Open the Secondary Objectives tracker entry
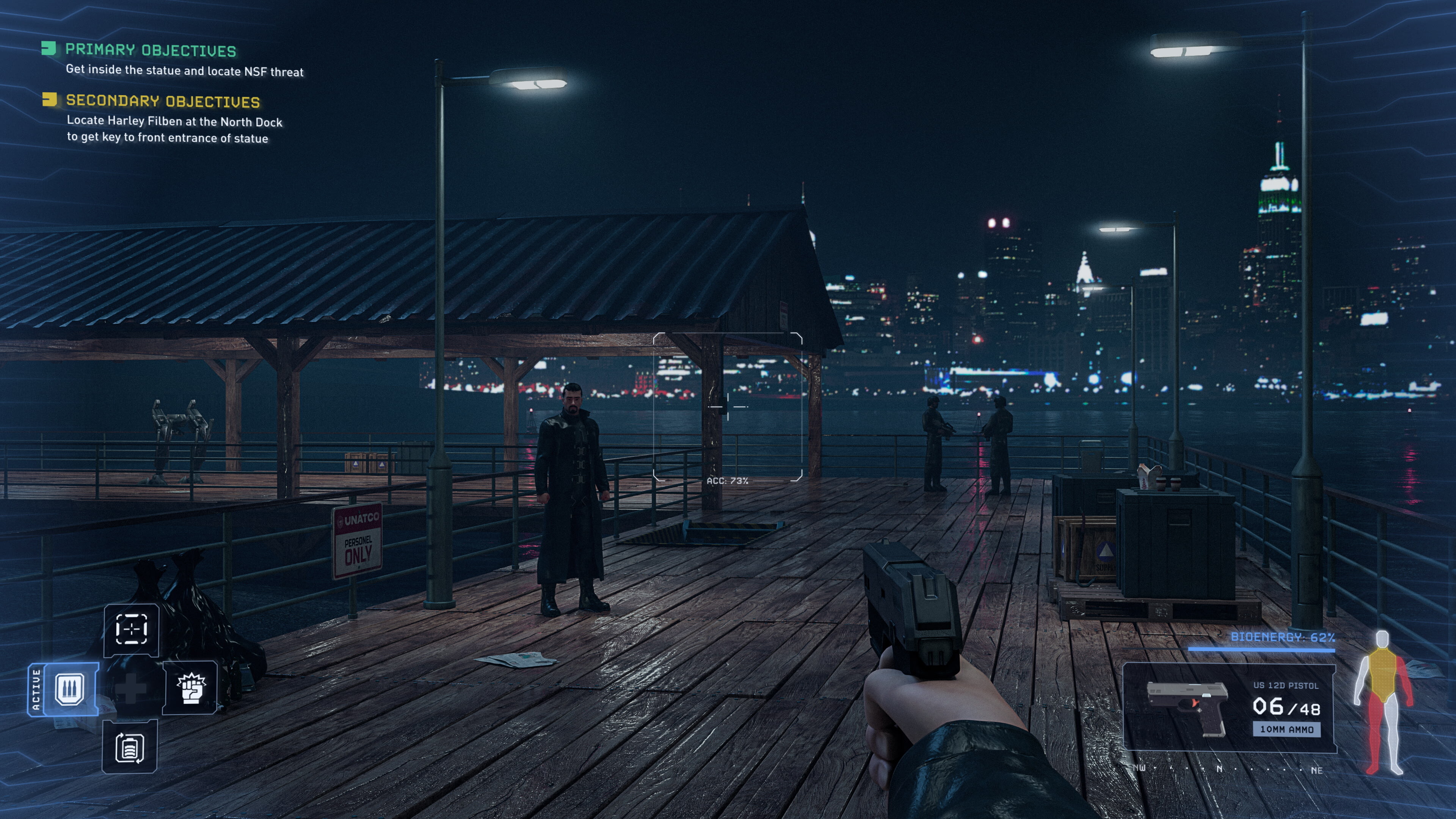 163,101
